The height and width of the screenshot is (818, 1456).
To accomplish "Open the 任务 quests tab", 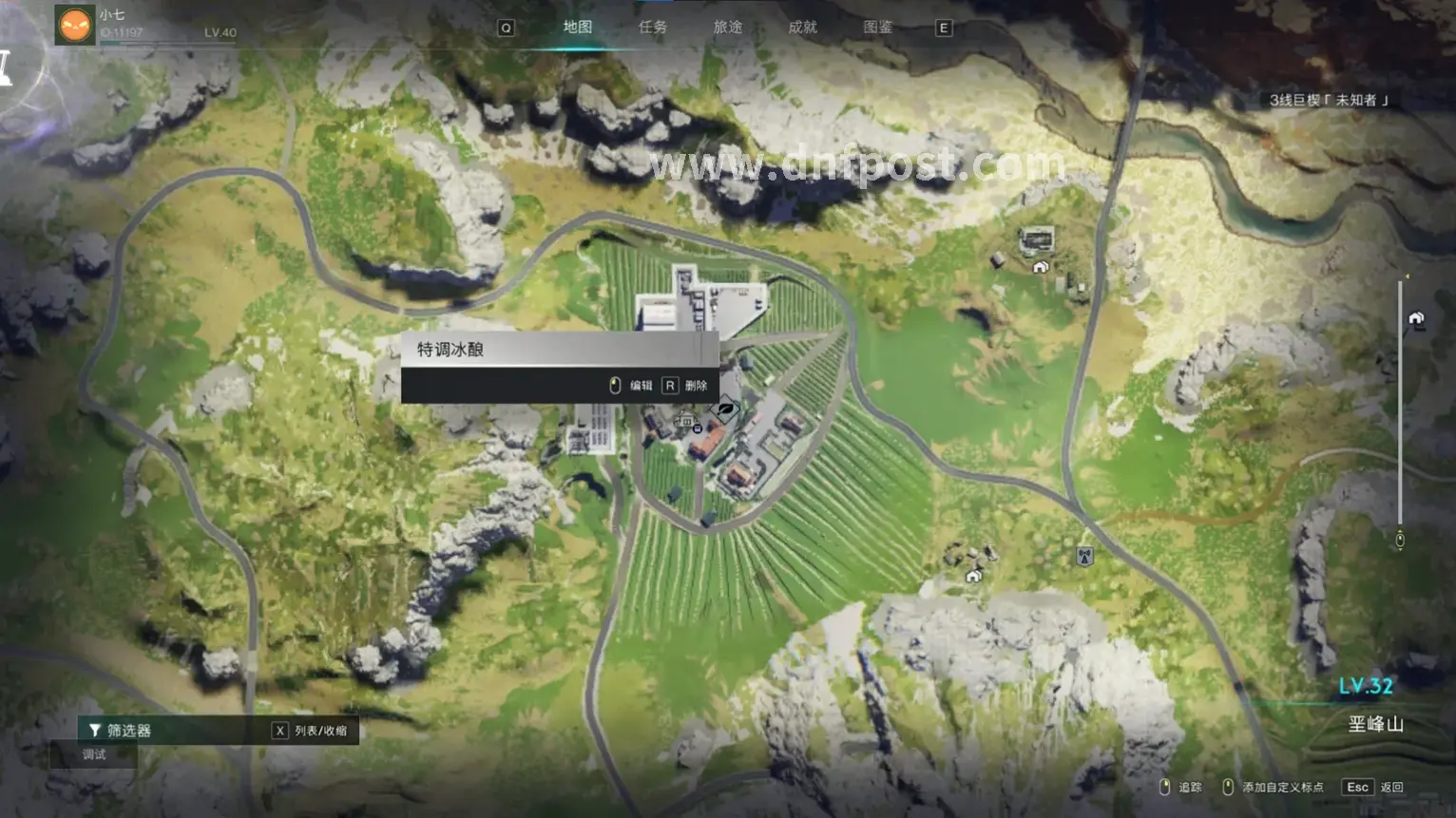I will (x=653, y=28).
